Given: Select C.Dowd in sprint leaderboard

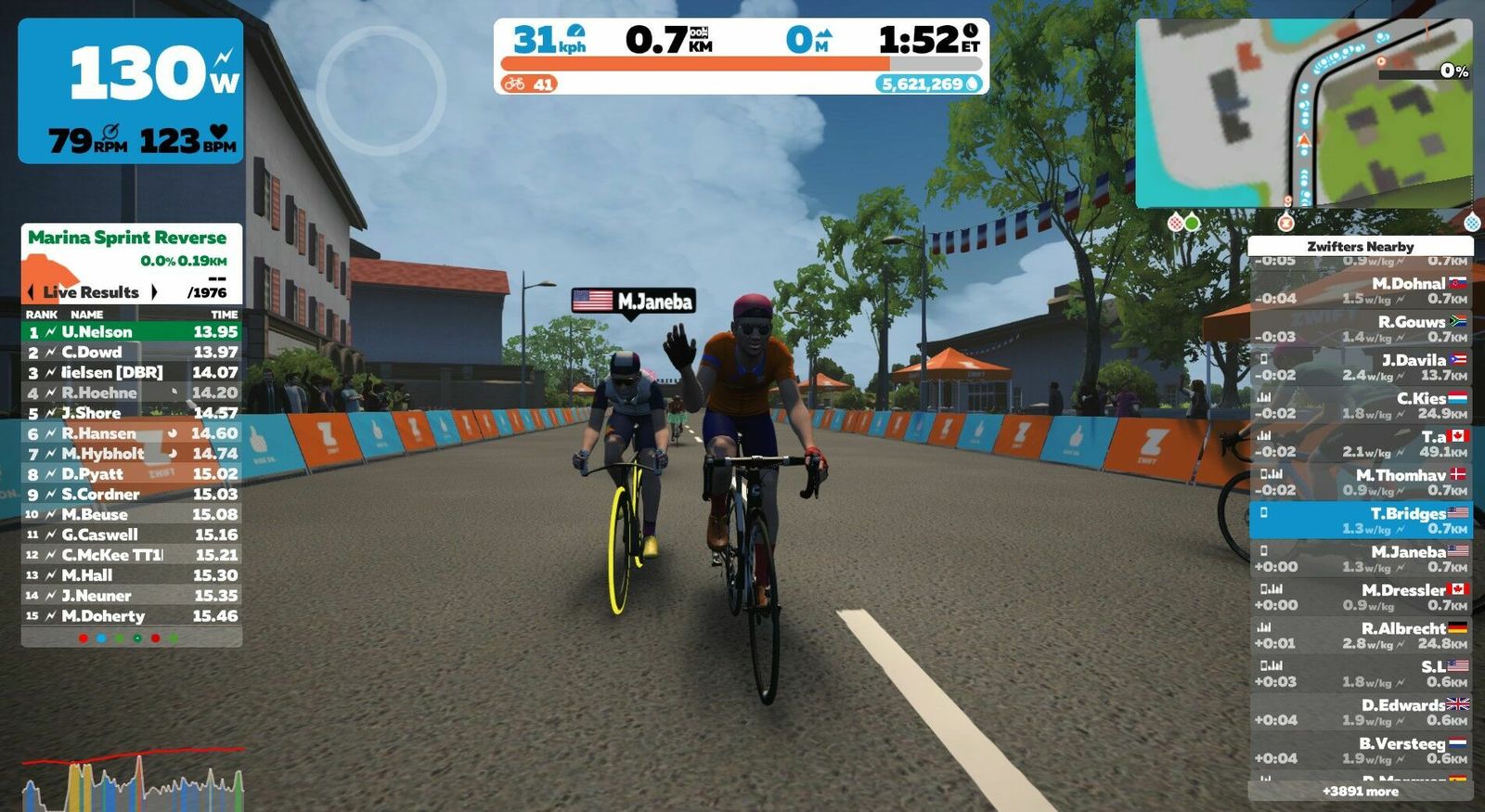Looking at the screenshot, I should coord(132,352).
